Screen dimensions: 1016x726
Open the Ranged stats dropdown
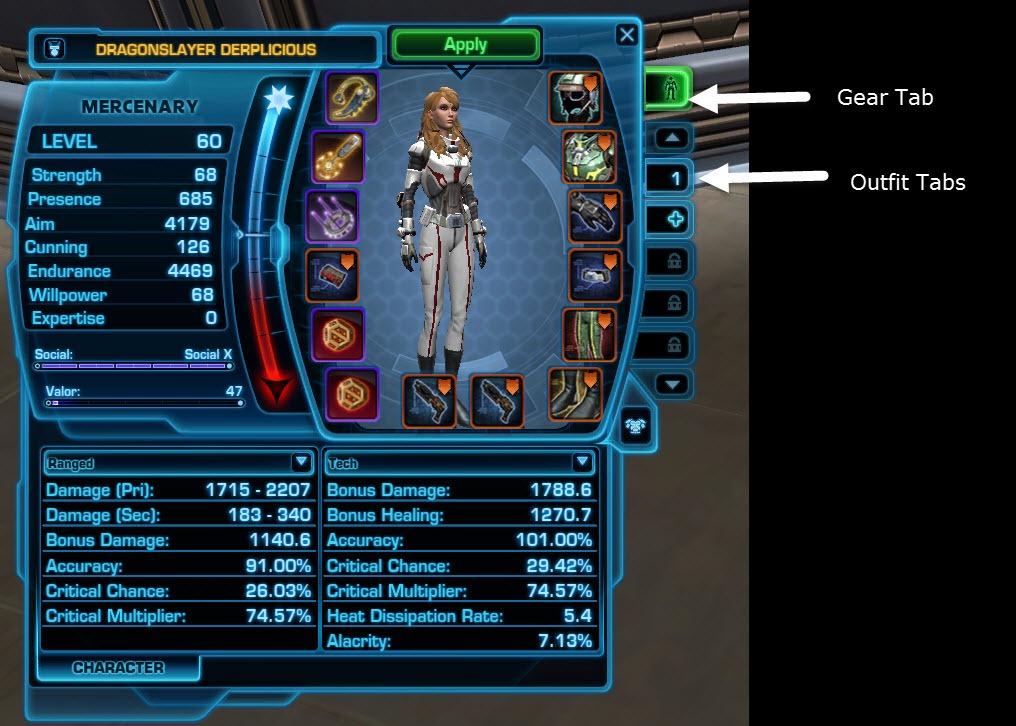click(301, 462)
